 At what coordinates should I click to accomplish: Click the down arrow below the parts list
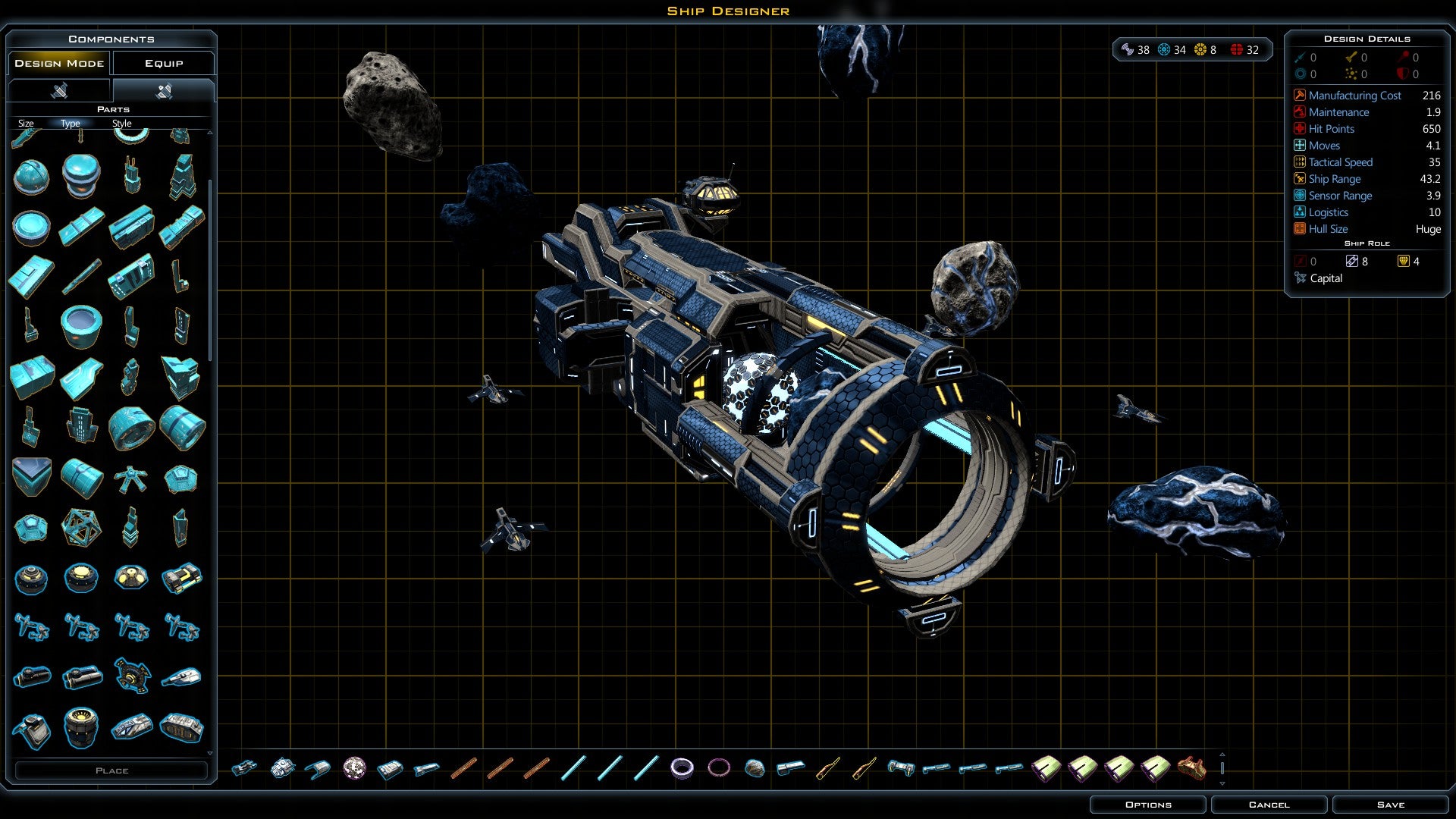[x=212, y=752]
